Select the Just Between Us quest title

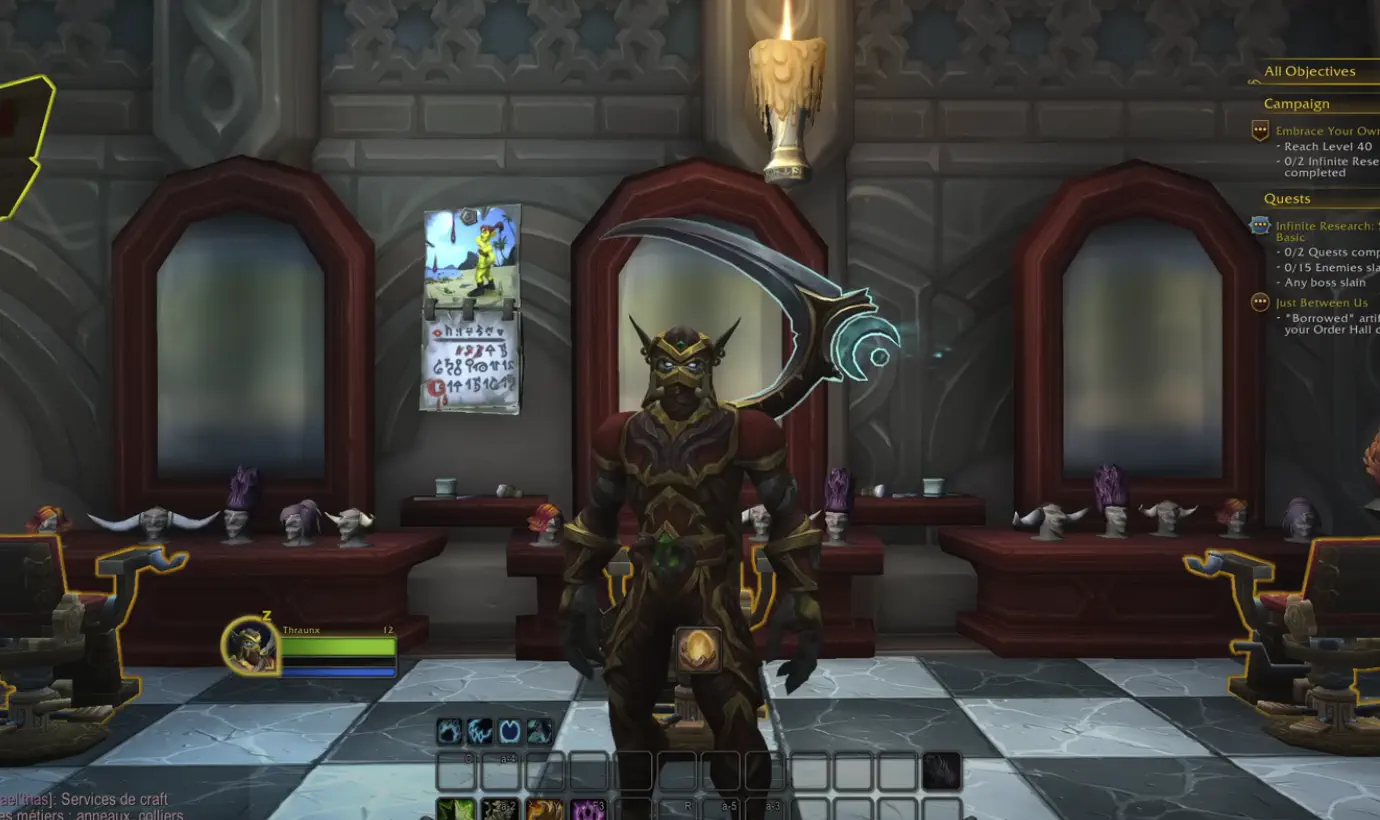tap(1320, 303)
